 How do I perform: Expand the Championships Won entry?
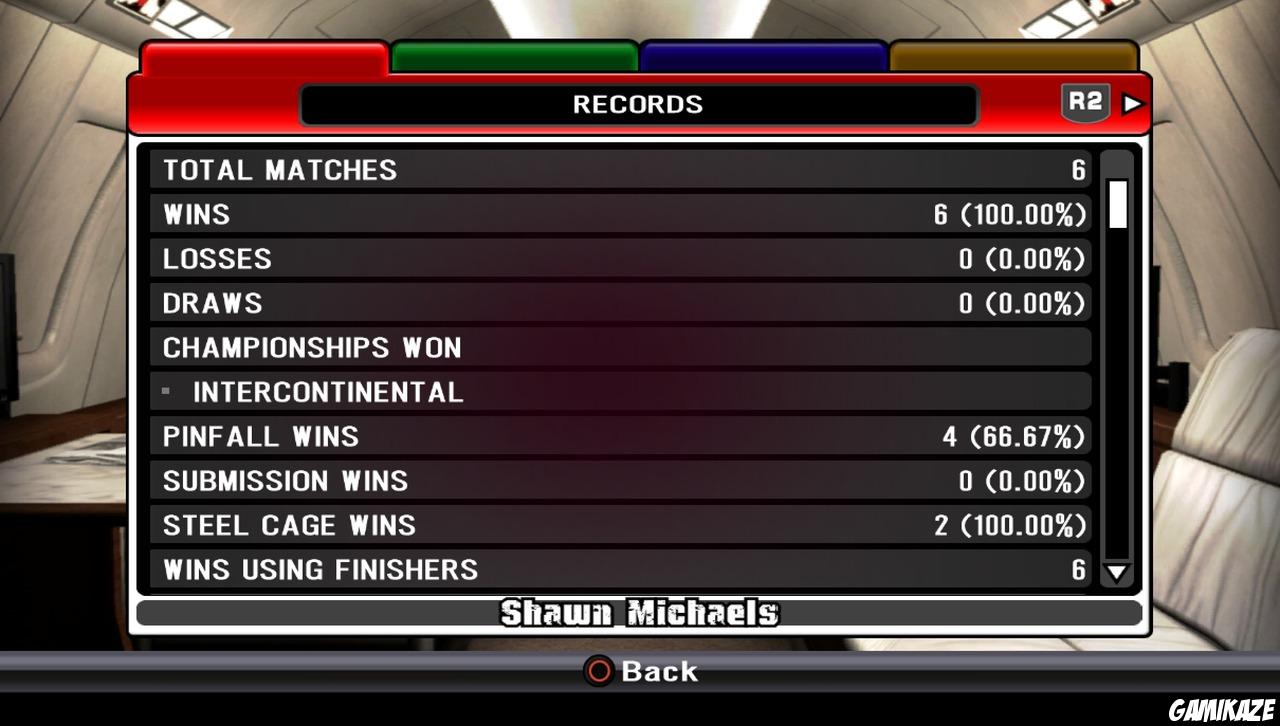coord(620,347)
